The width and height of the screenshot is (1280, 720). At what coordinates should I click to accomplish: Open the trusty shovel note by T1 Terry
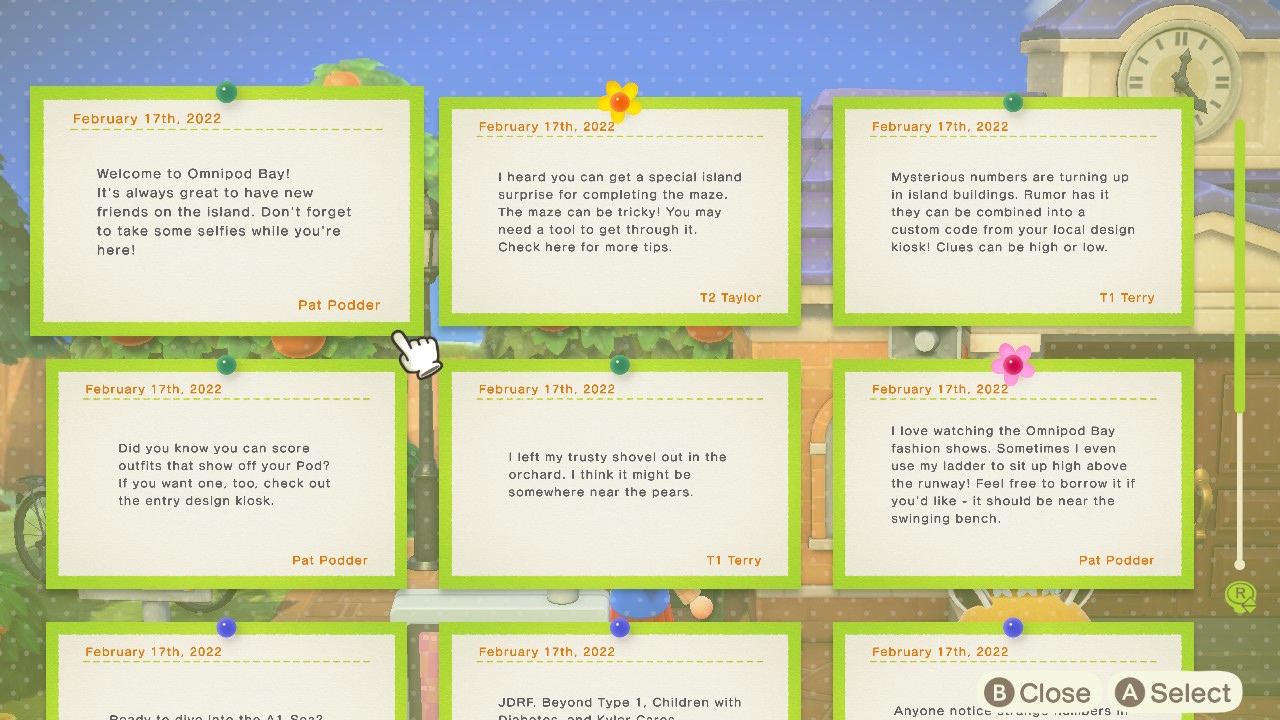(x=619, y=475)
